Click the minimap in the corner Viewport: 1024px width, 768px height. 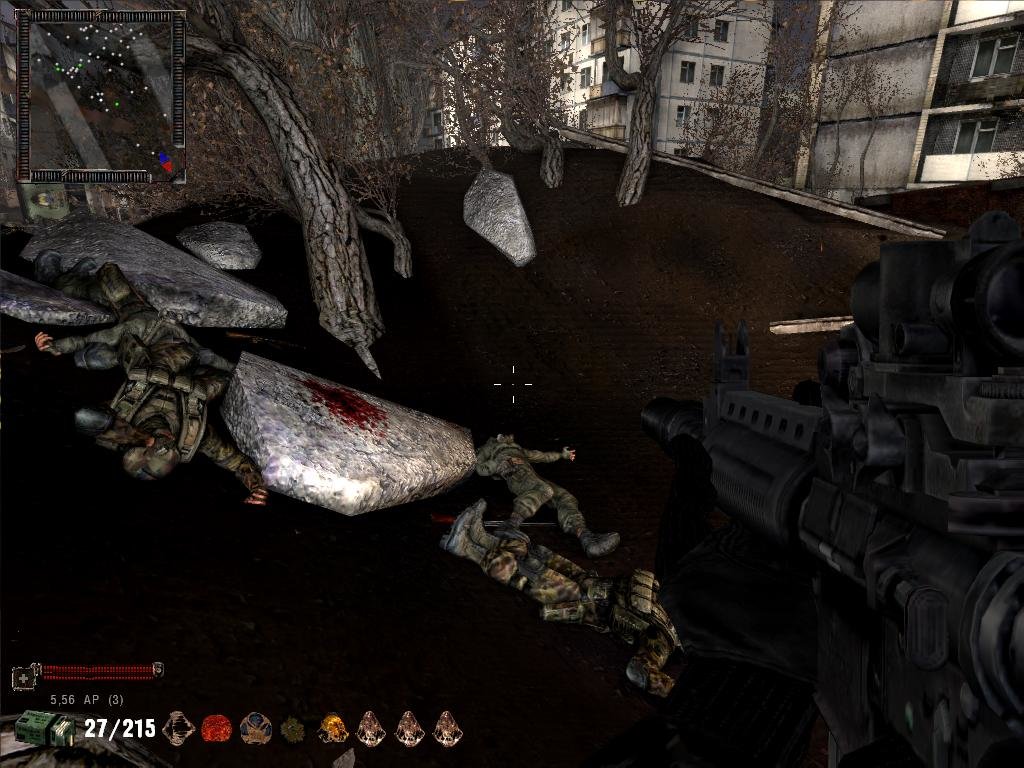click(101, 96)
